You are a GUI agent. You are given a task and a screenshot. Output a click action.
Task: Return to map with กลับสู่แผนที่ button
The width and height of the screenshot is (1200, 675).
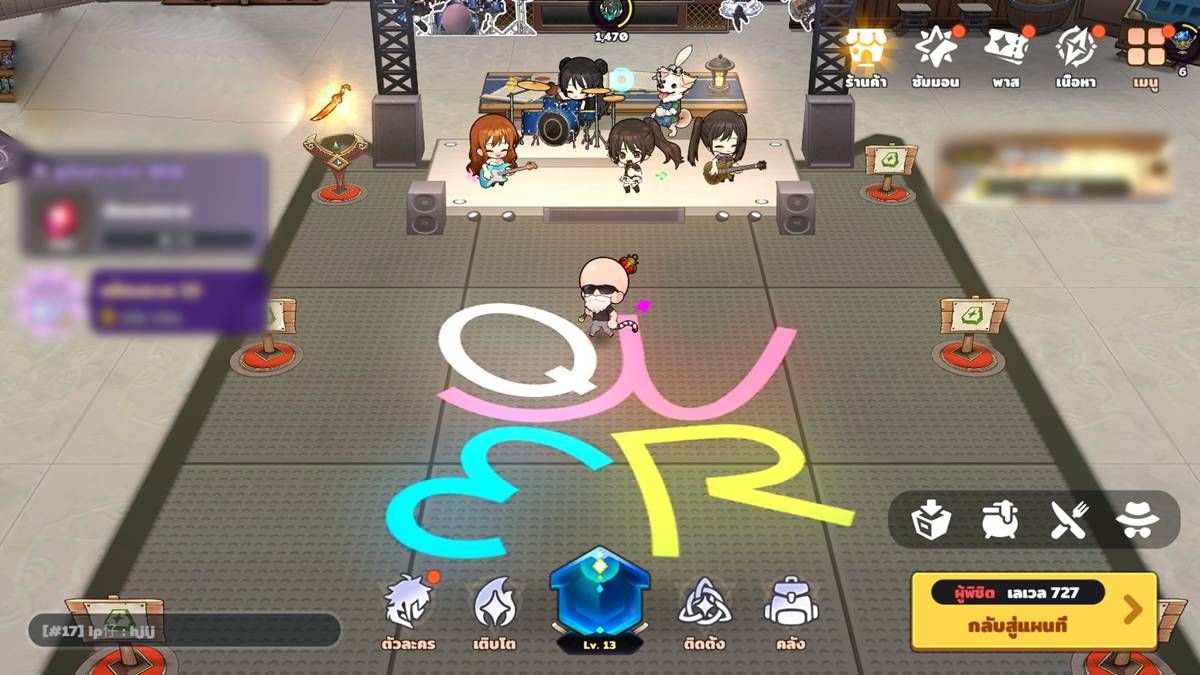[x=1035, y=610]
